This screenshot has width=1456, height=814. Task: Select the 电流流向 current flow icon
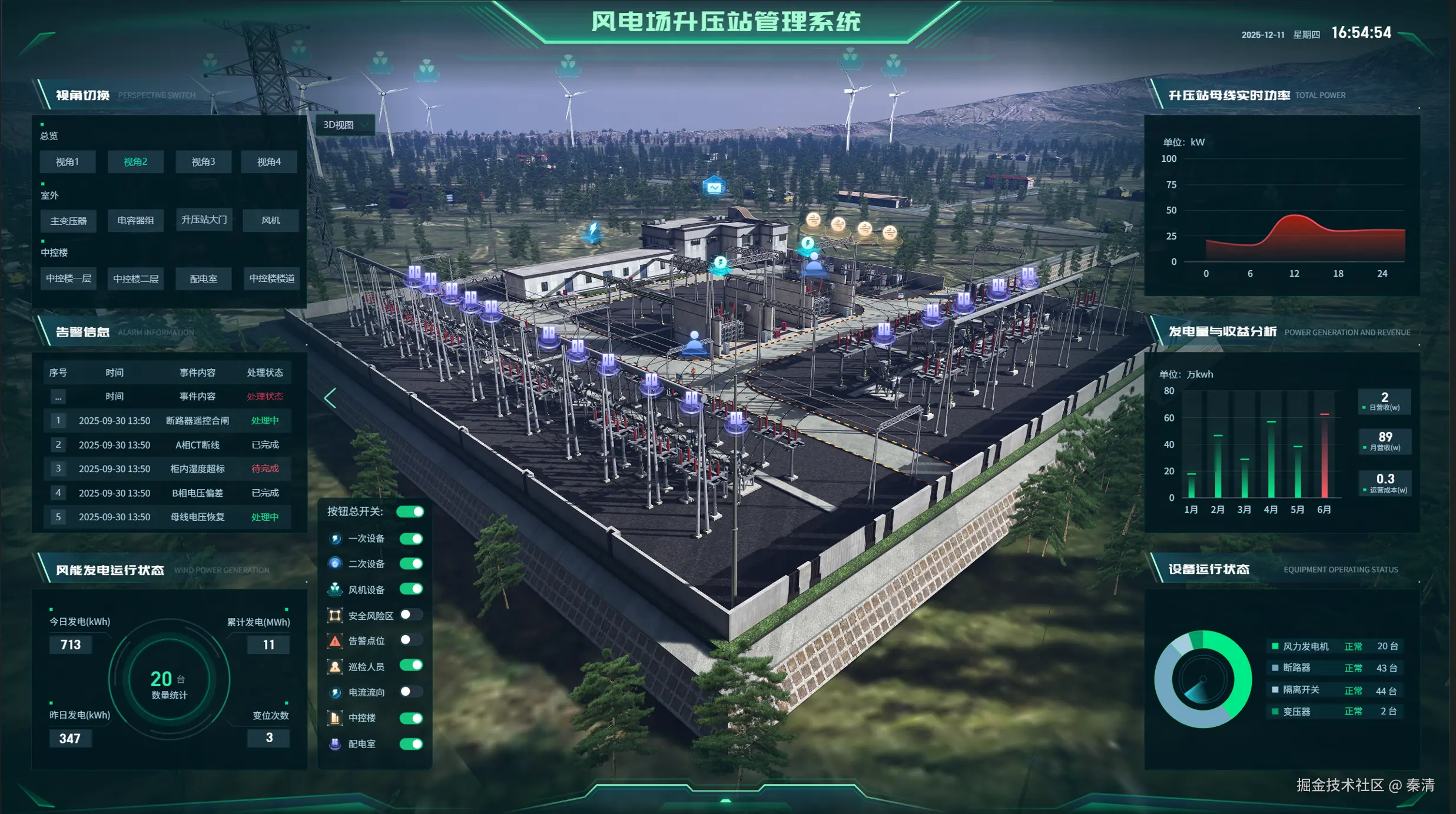[336, 692]
